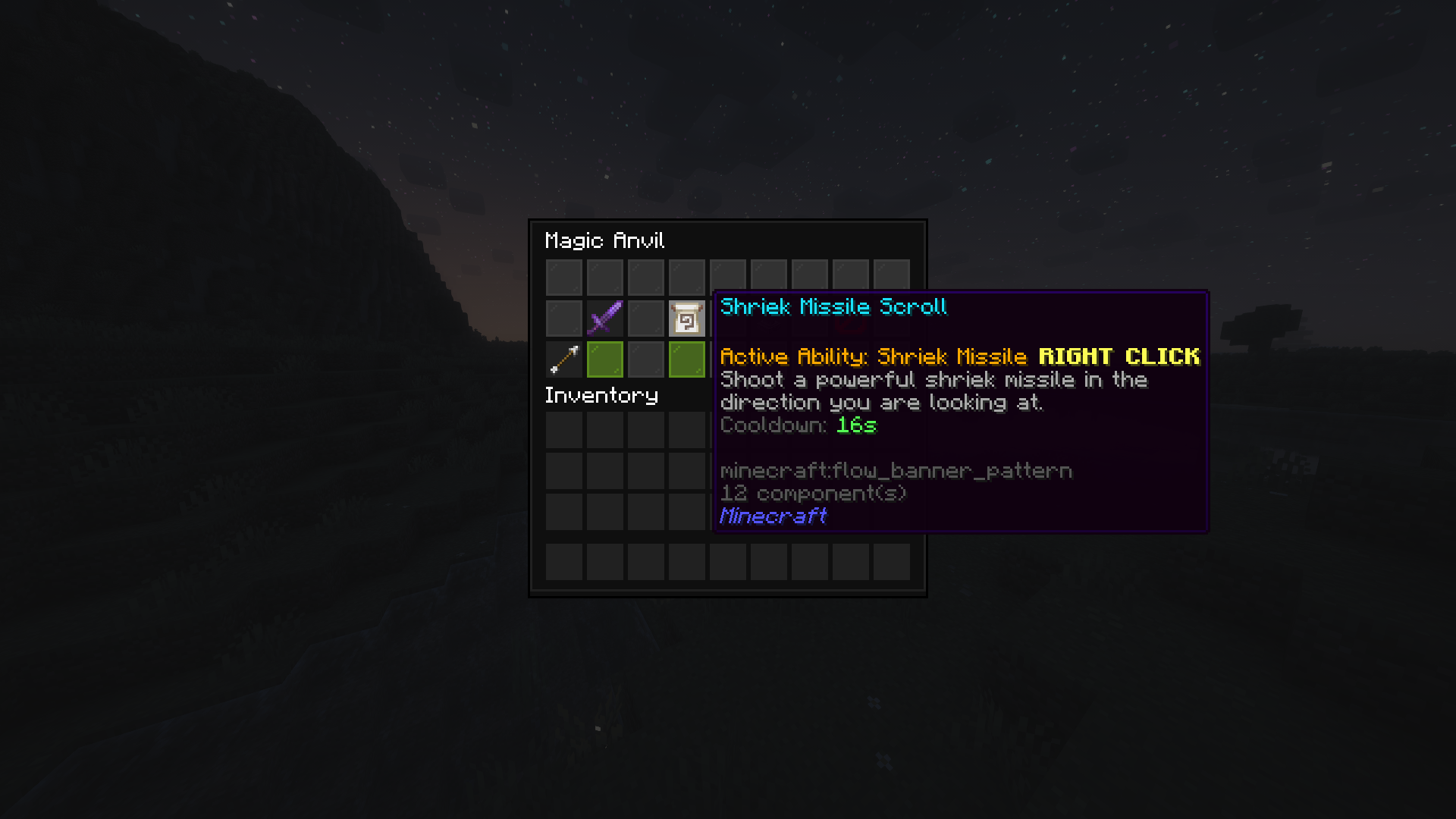
Task: Click the minecraft:flow_banner_pattern identifier text
Action: pos(896,470)
